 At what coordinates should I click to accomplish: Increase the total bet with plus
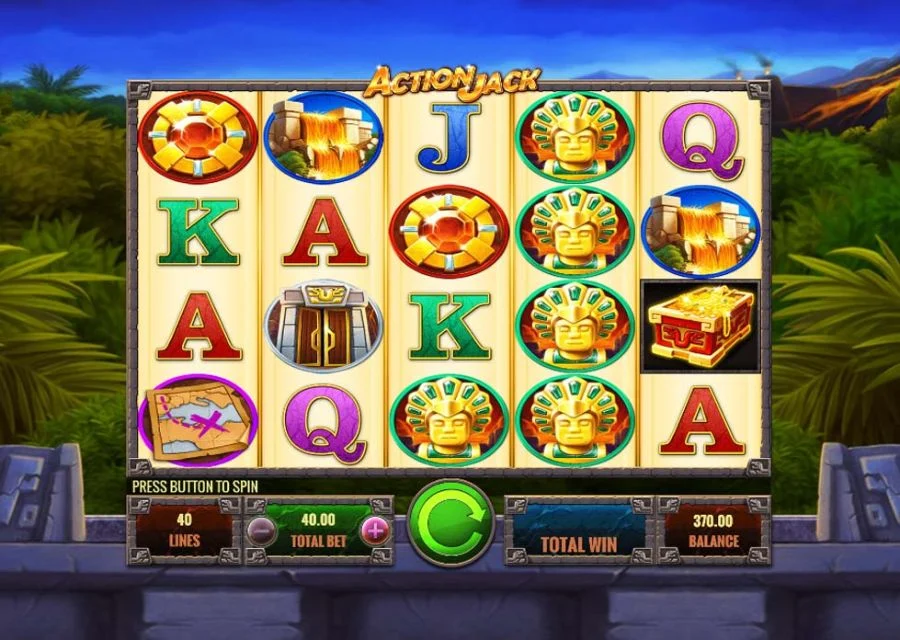[375, 530]
